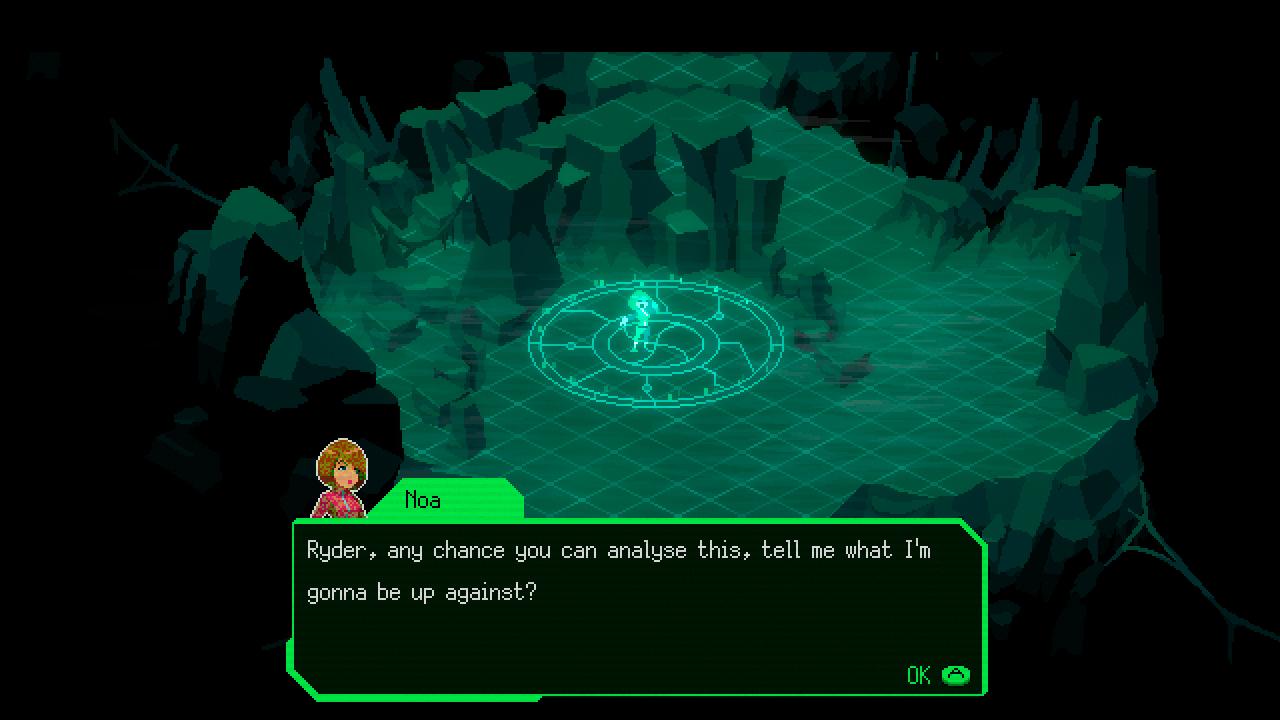Select the Noa name tab above the dialogue
The image size is (1280, 720).
[425, 500]
